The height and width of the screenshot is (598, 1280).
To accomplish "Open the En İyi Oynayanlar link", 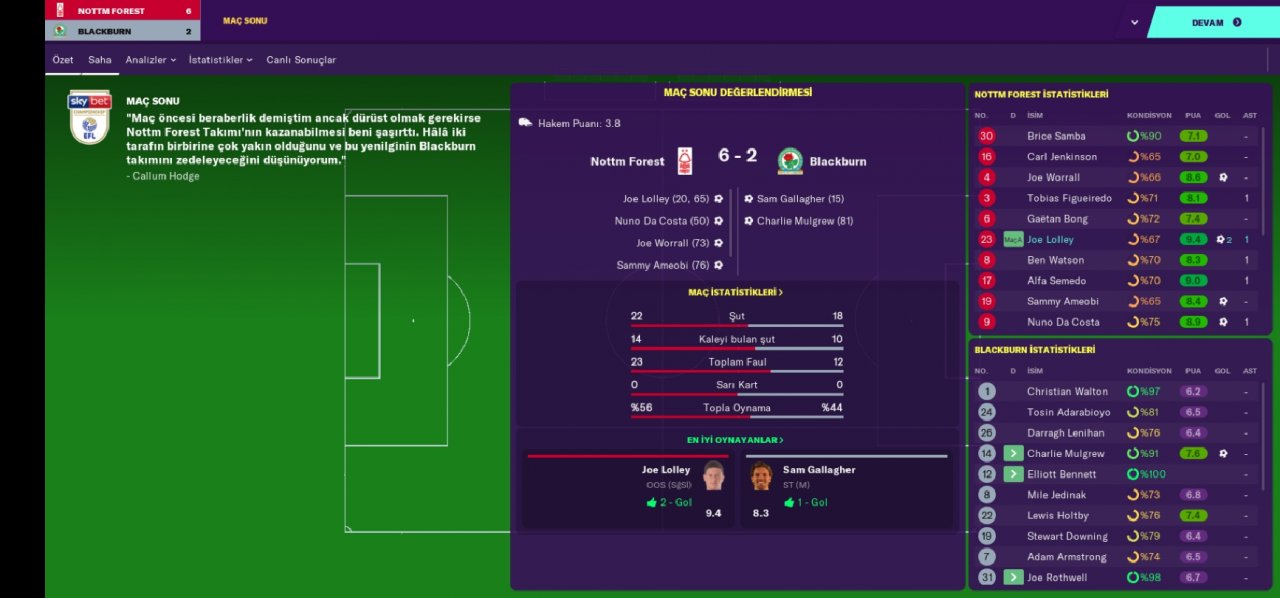I will click(736, 440).
